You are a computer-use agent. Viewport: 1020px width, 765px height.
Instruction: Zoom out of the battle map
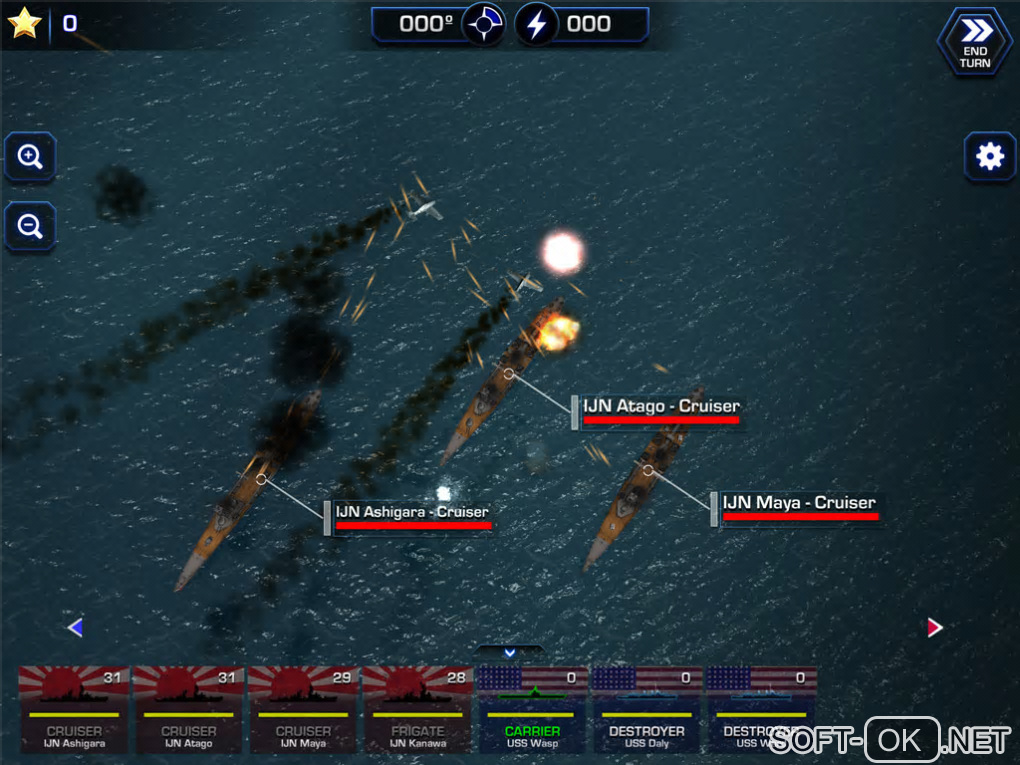(30, 227)
